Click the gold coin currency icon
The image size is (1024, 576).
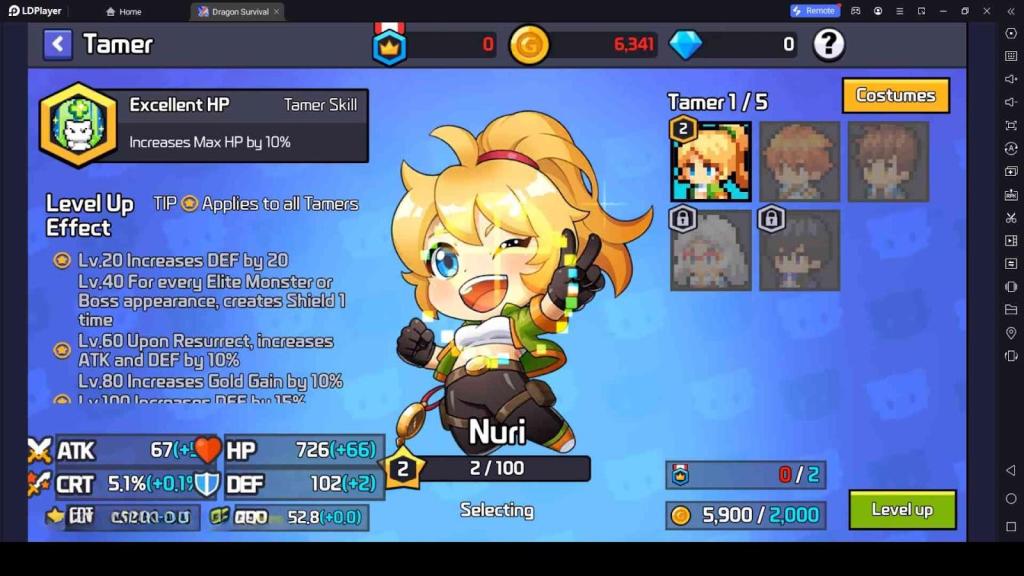coord(529,45)
